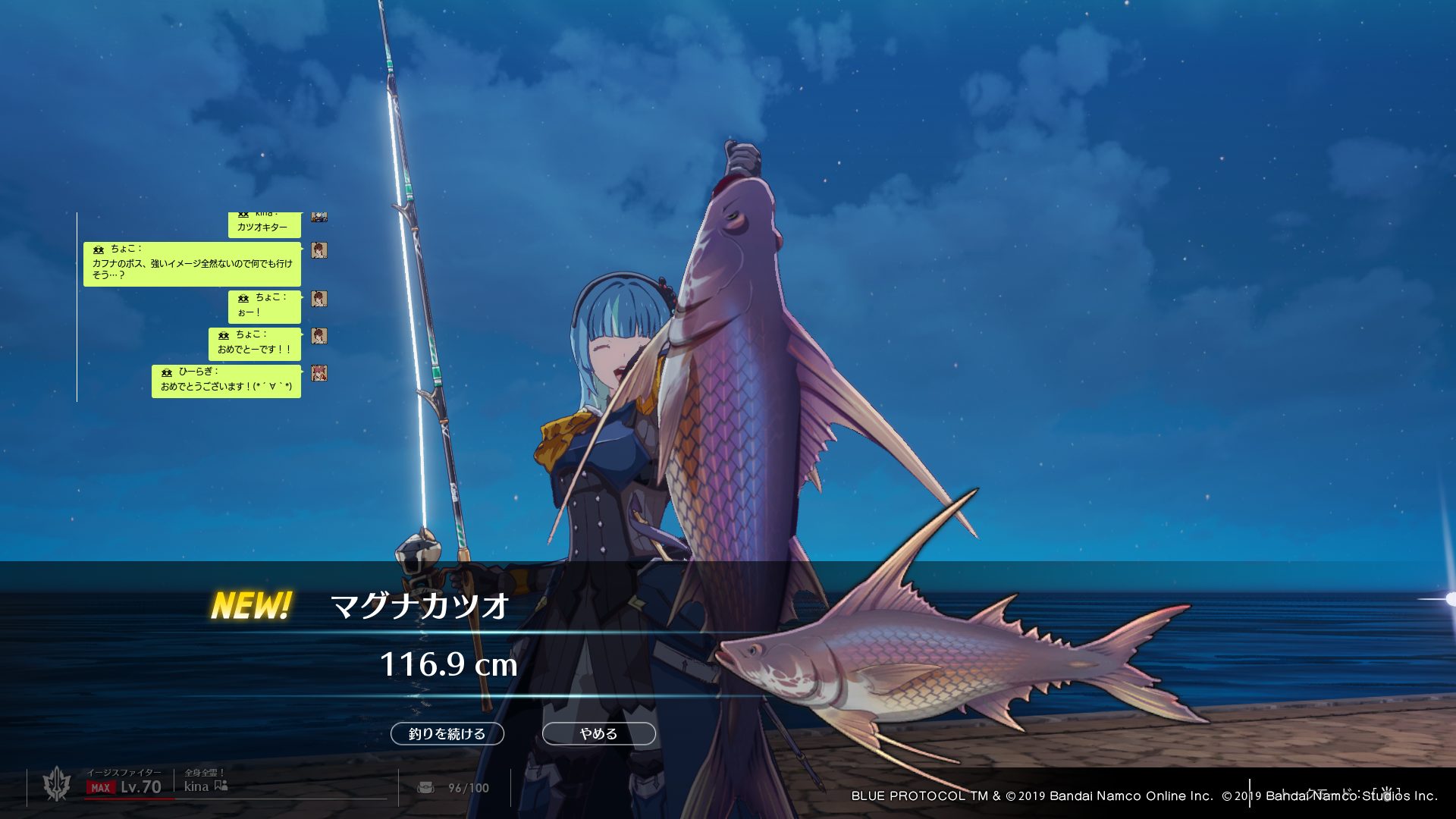
Task: Click the カフナのボス chat message bubble
Action: click(x=192, y=264)
